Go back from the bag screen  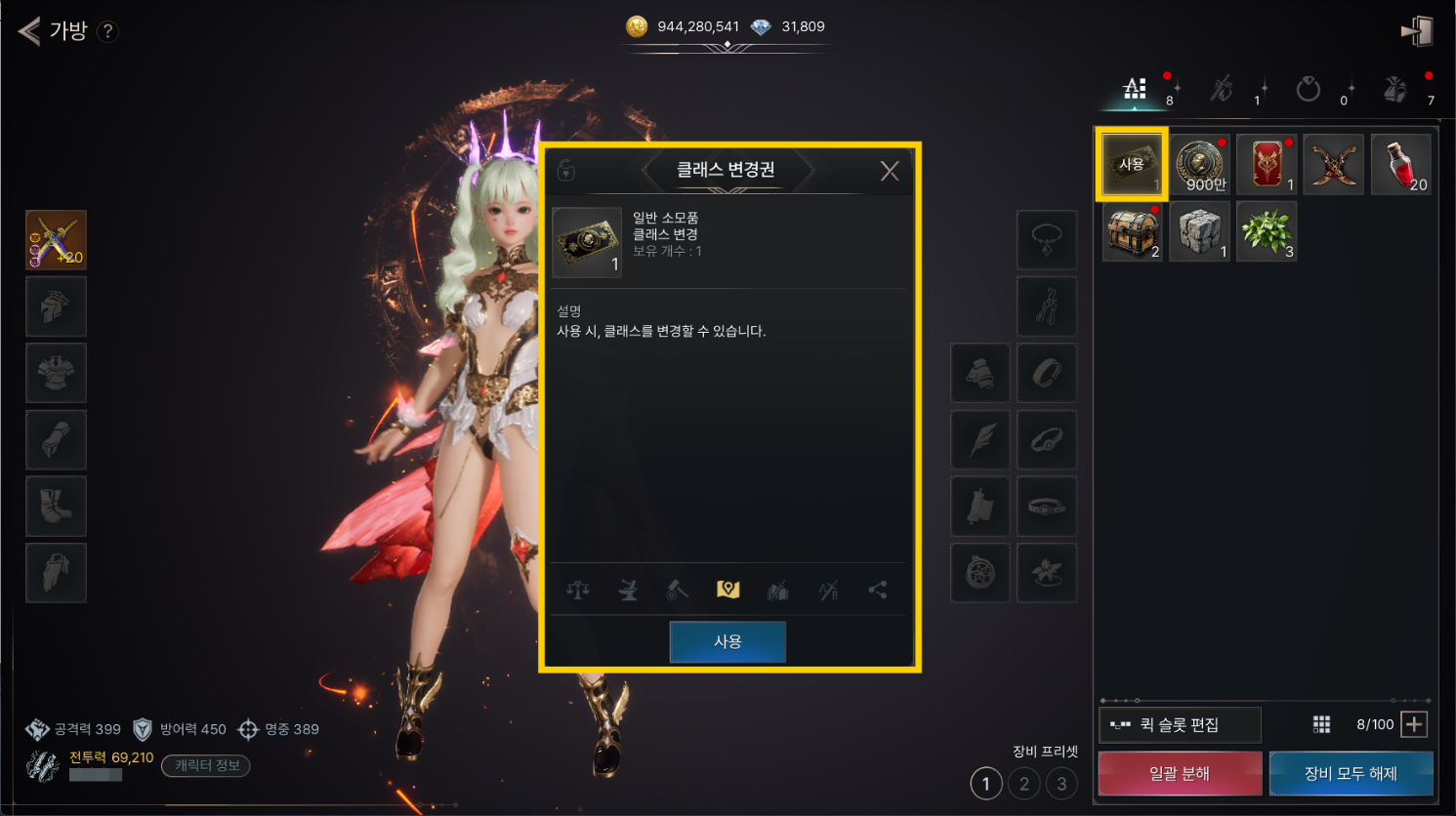(29, 31)
